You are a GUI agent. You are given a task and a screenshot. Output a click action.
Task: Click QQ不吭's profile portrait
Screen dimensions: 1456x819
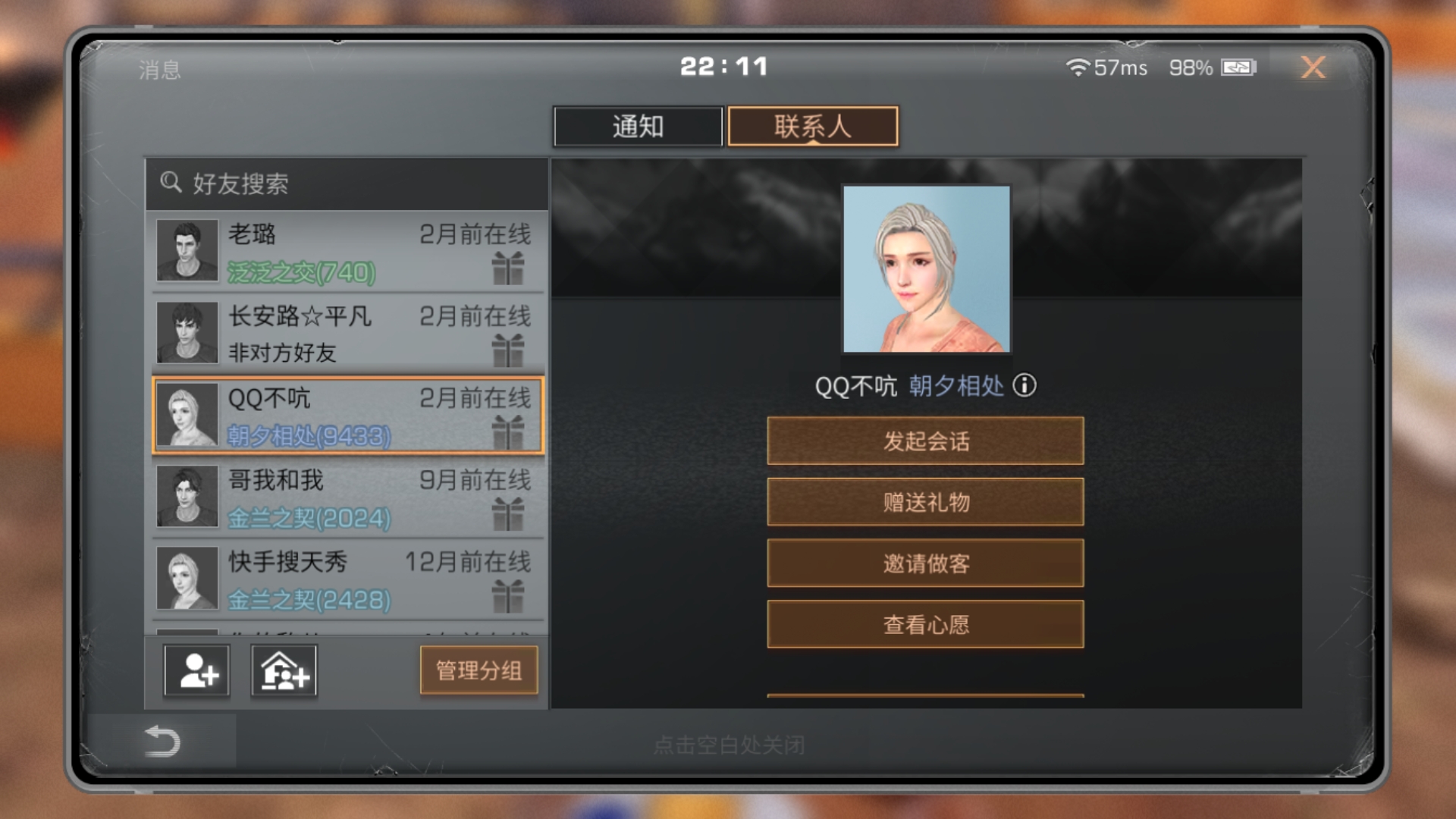click(x=925, y=268)
